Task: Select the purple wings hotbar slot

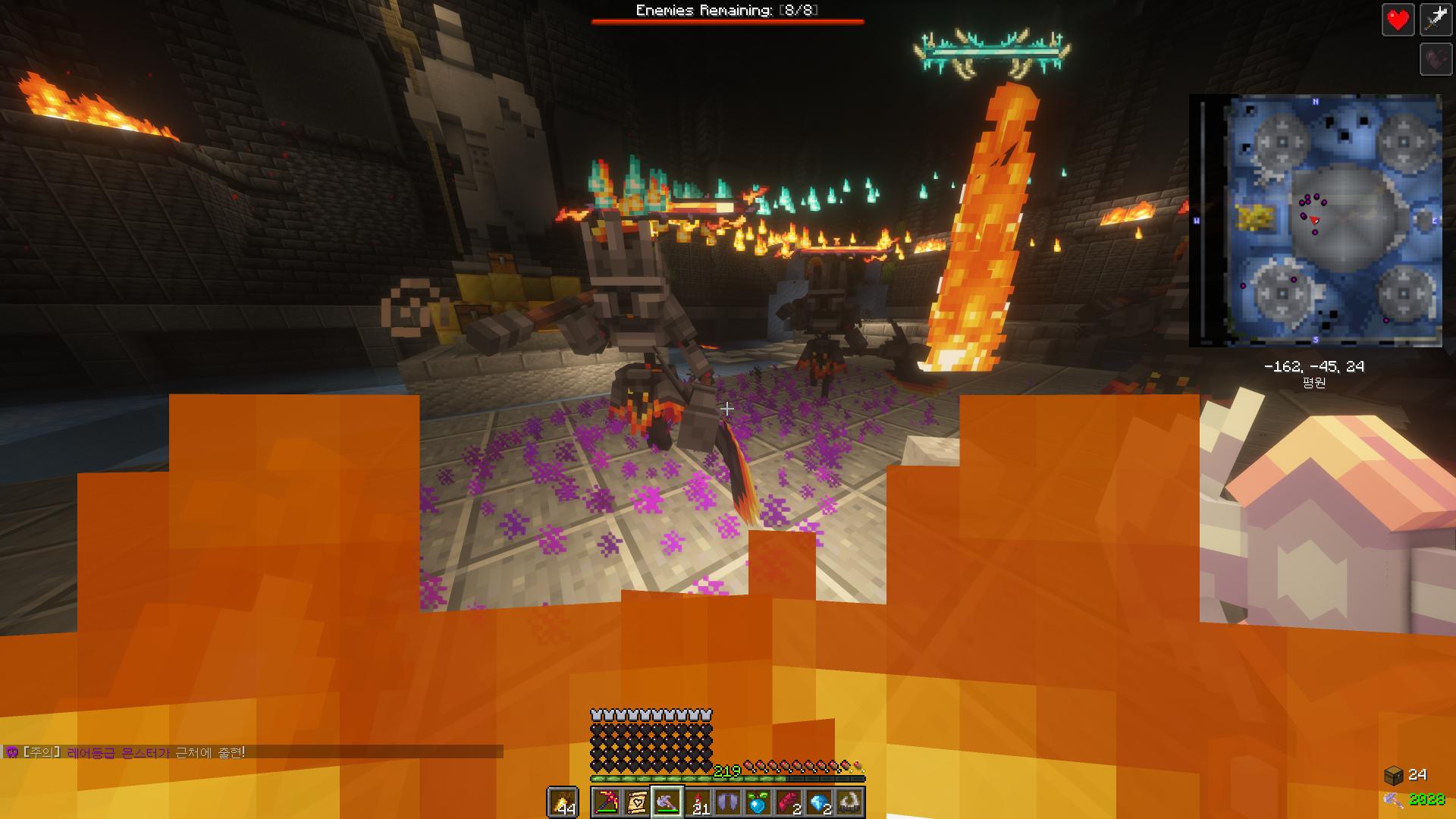Action: (728, 802)
